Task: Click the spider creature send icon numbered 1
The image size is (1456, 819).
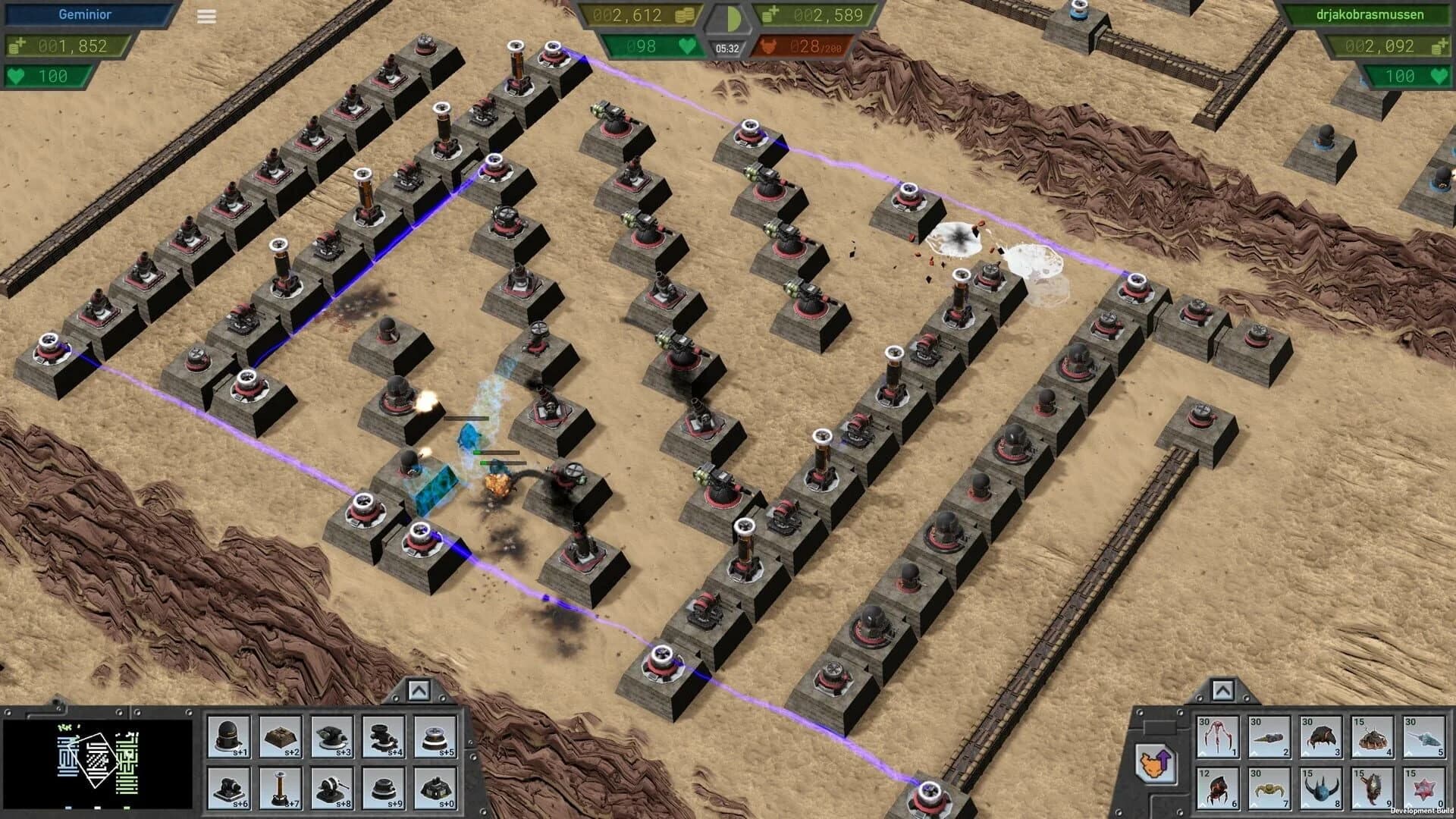Action: click(1218, 736)
